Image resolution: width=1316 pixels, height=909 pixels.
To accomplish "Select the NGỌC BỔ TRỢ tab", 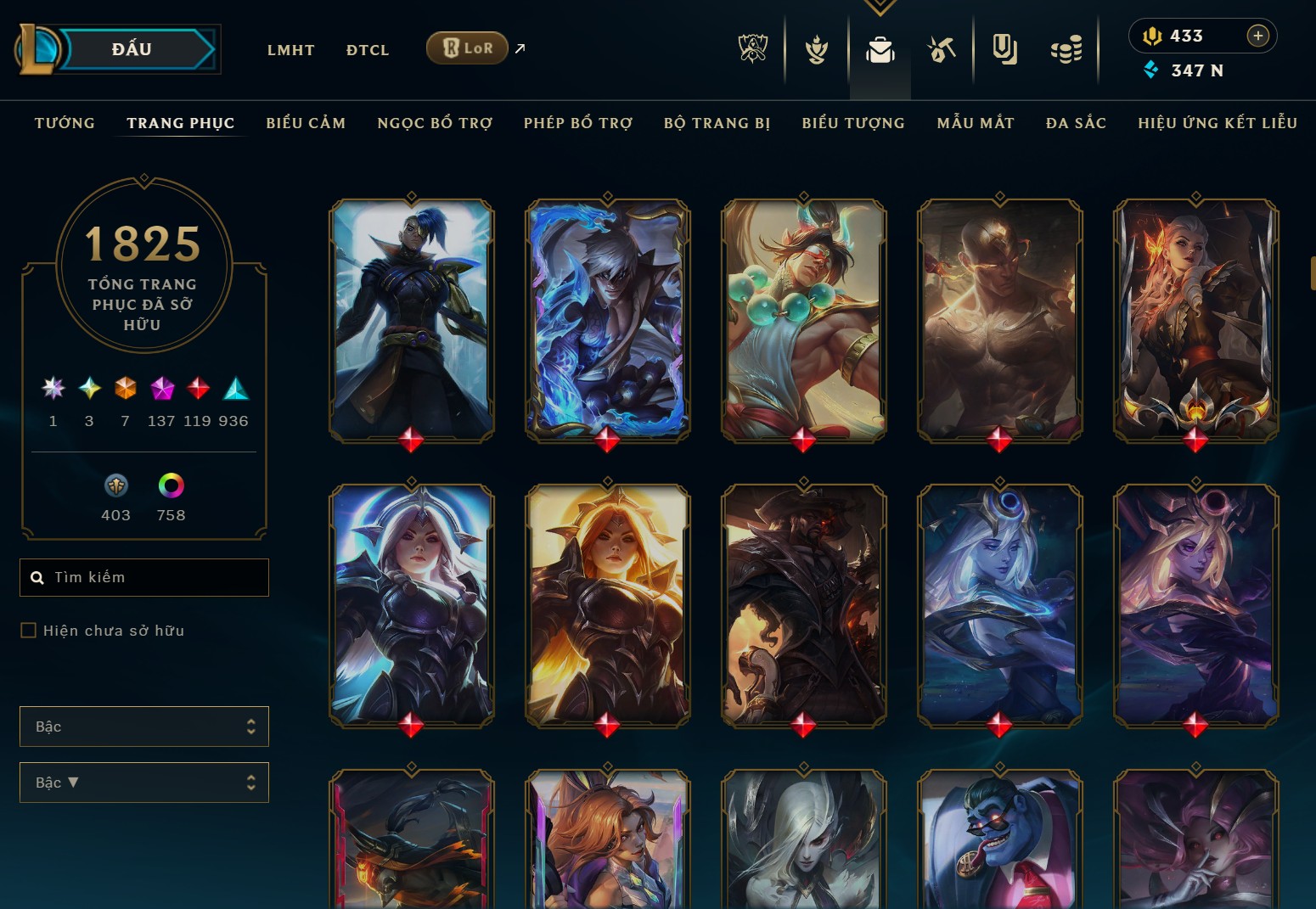I will click(435, 123).
